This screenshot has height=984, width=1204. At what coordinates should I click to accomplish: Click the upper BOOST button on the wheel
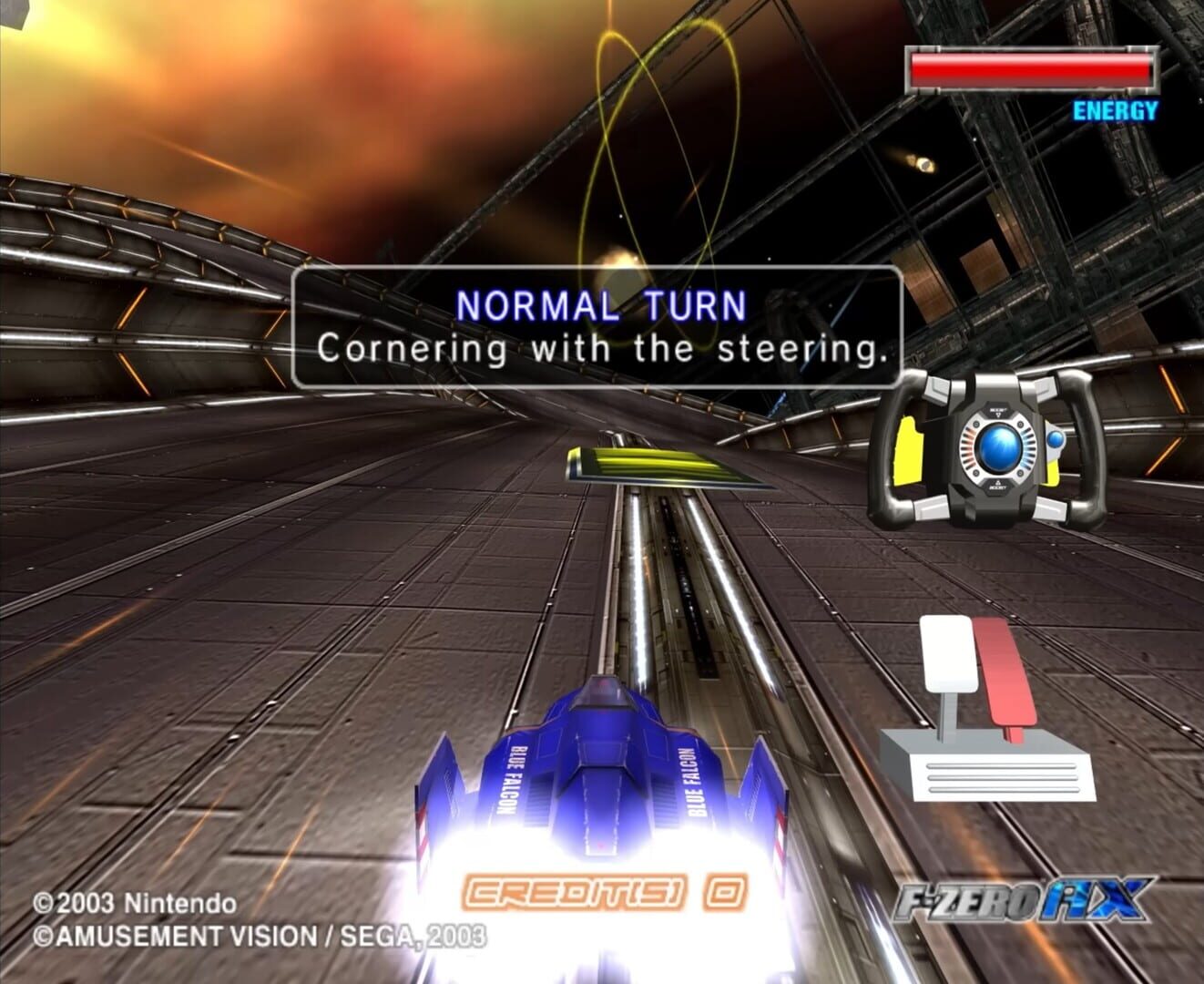[997, 410]
